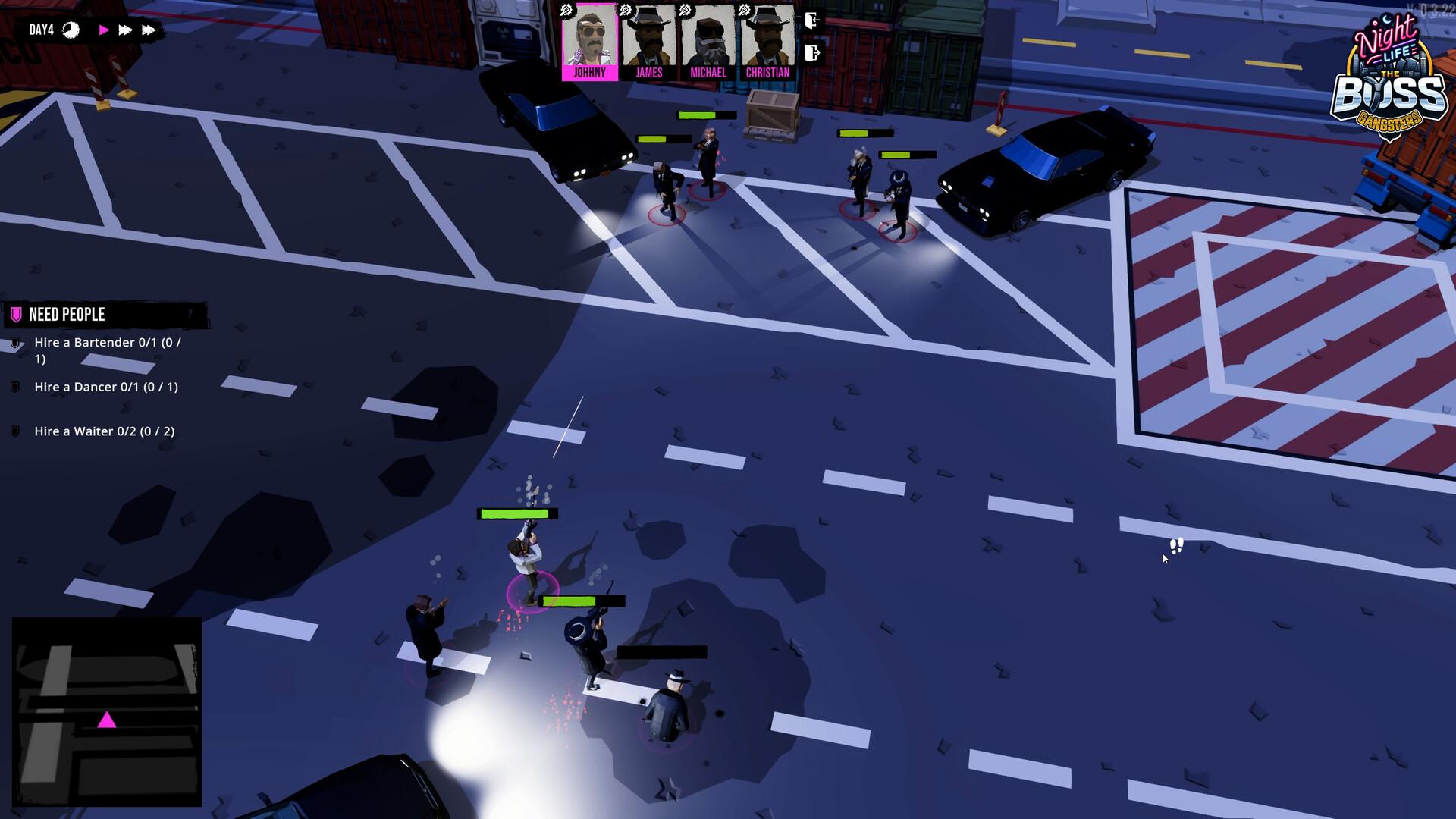
Task: Click the Day 4 clock icon
Action: tap(71, 30)
